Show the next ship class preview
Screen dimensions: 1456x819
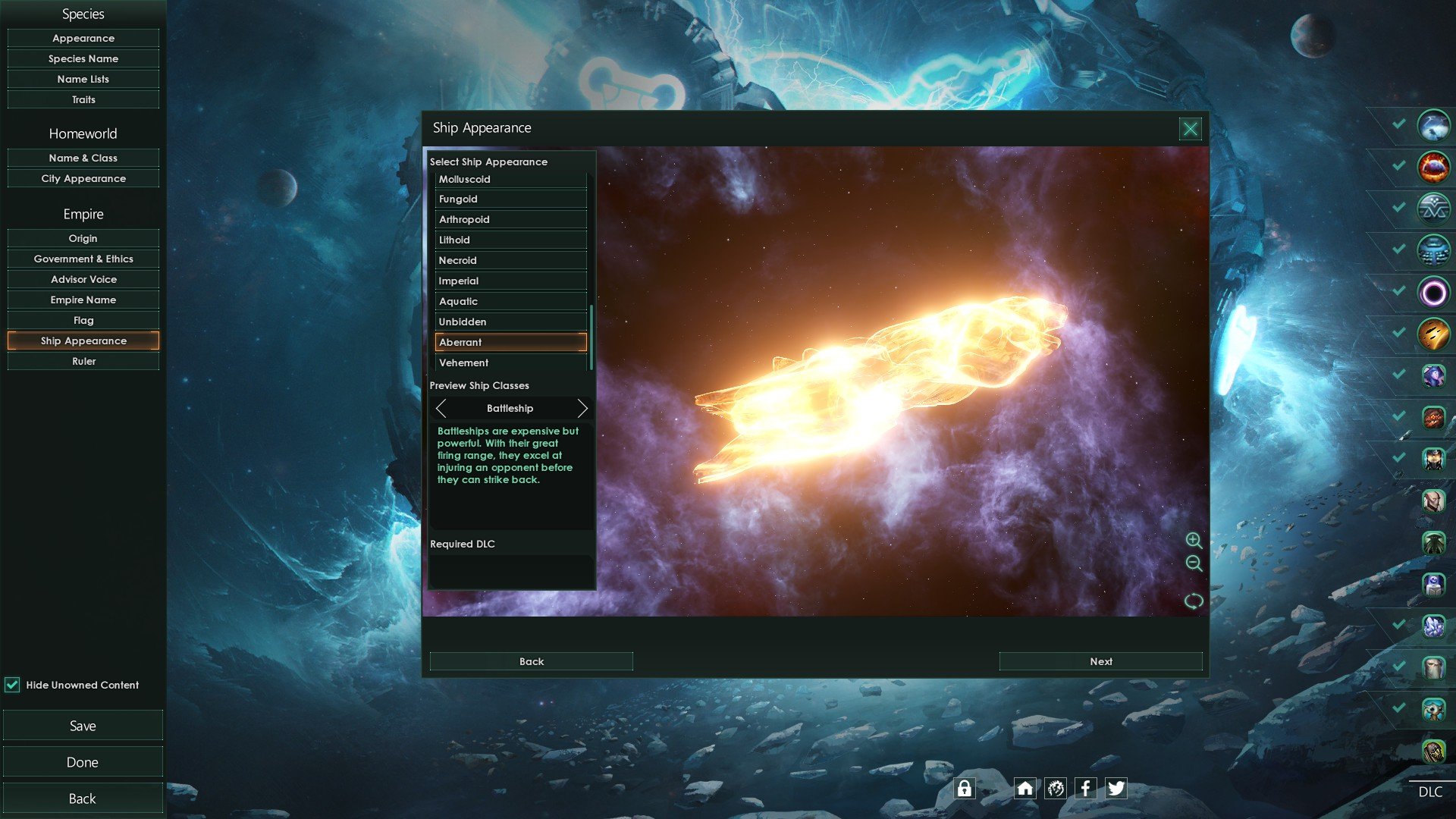point(582,409)
